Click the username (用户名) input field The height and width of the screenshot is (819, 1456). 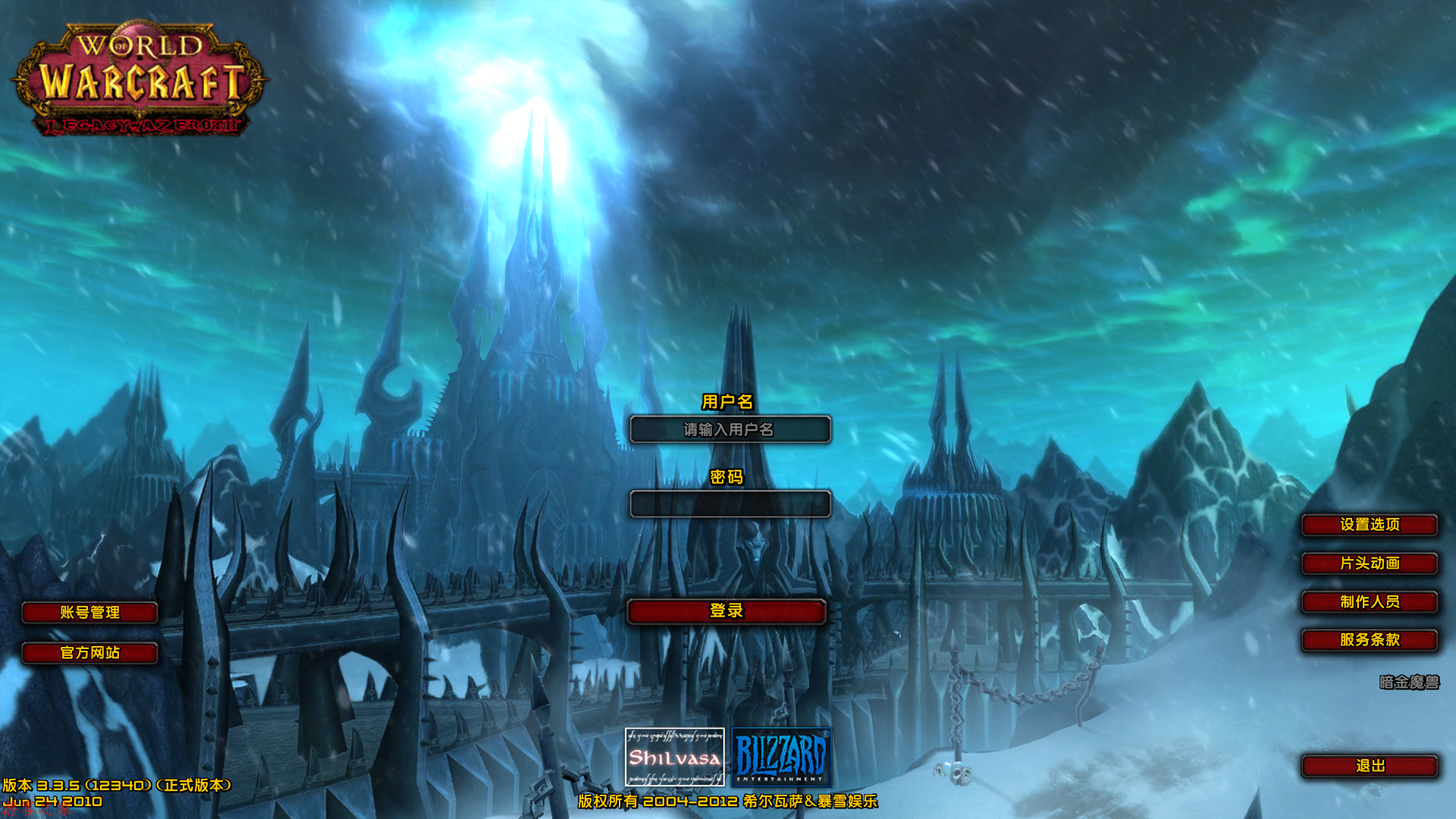click(730, 429)
